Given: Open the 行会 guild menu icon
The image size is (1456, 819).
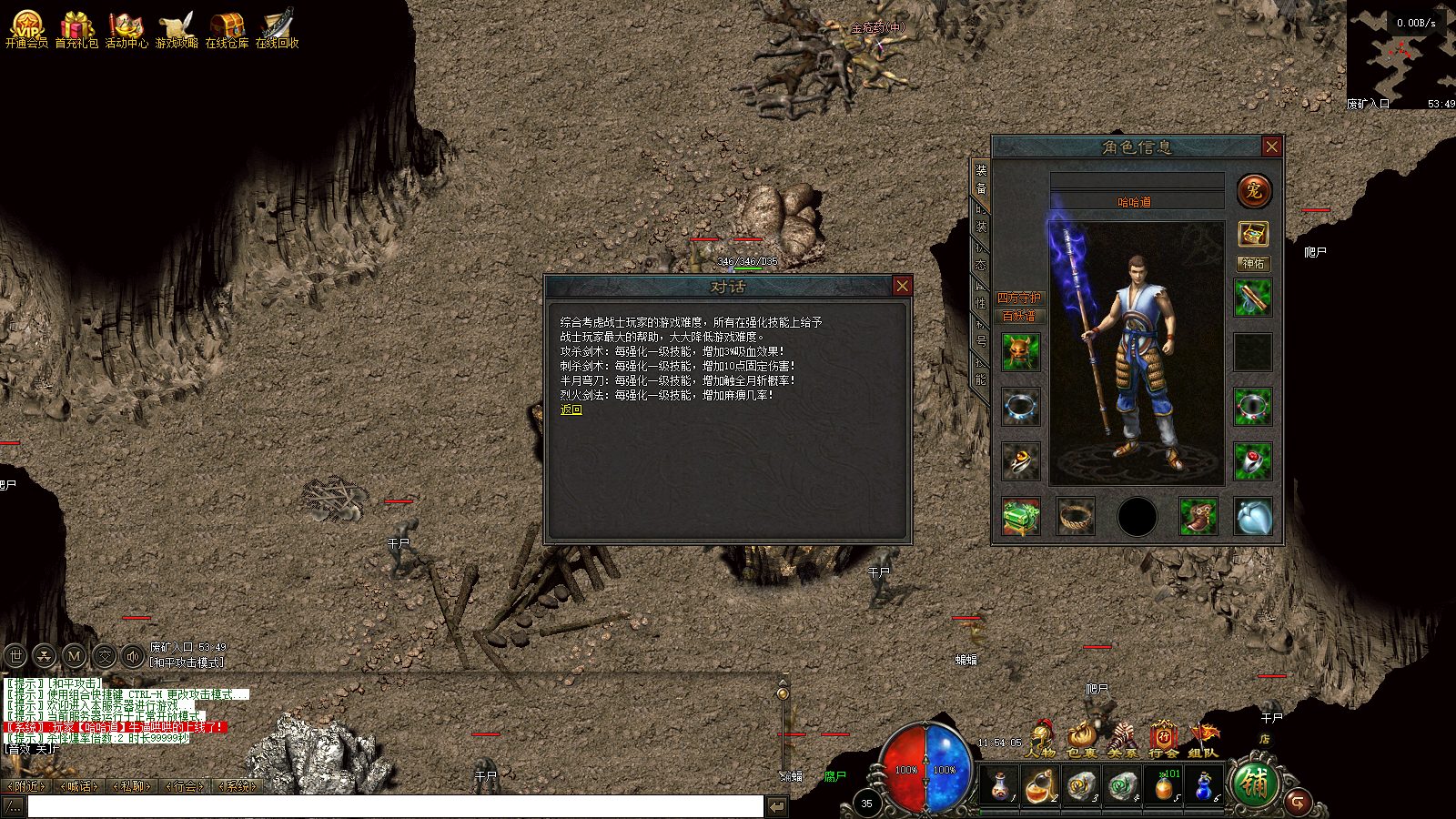Looking at the screenshot, I should (x=1163, y=738).
